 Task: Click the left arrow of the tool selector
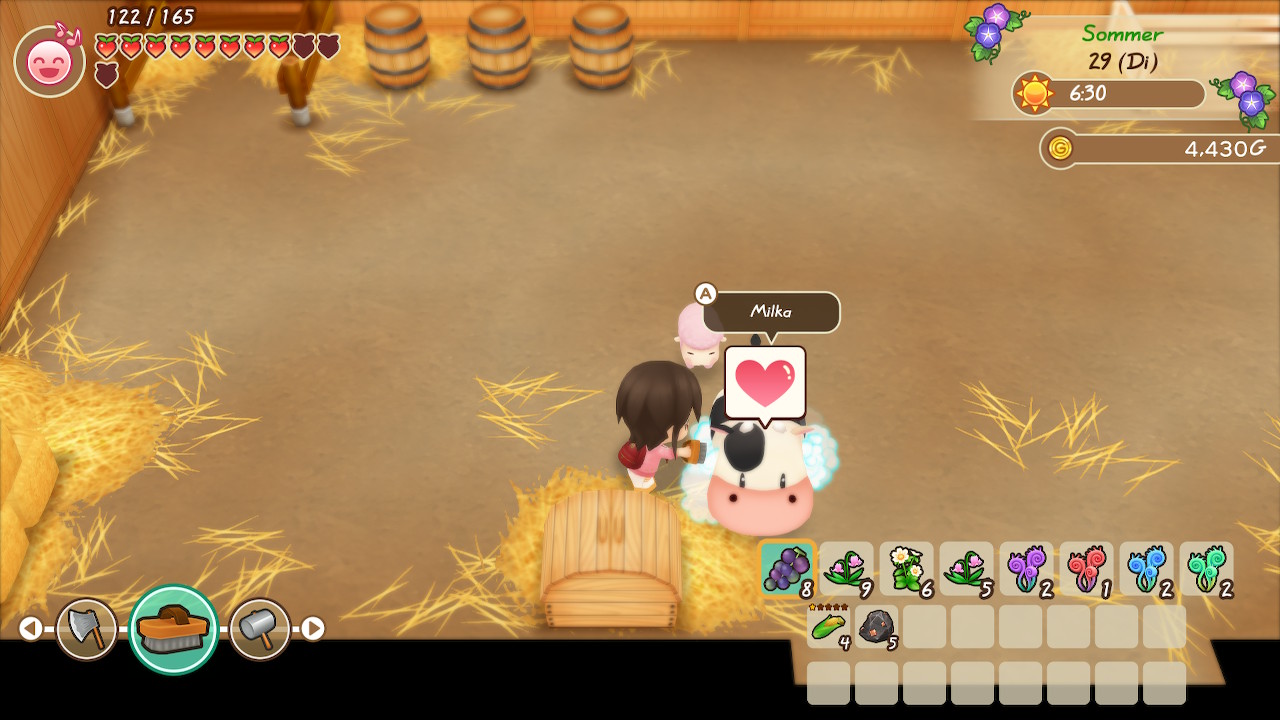(31, 628)
